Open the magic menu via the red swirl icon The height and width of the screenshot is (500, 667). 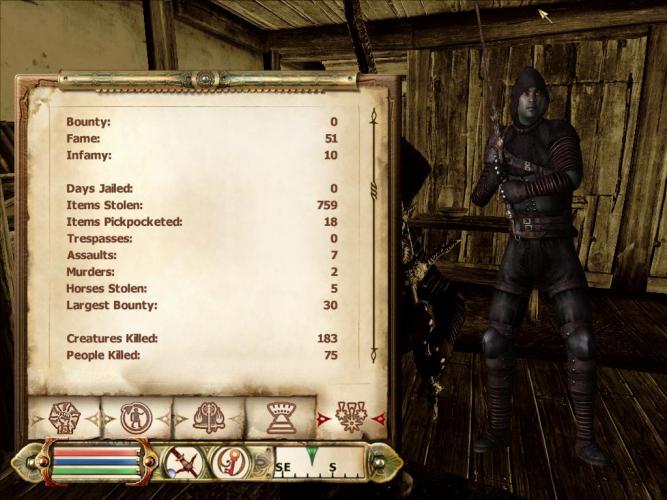tap(229, 462)
